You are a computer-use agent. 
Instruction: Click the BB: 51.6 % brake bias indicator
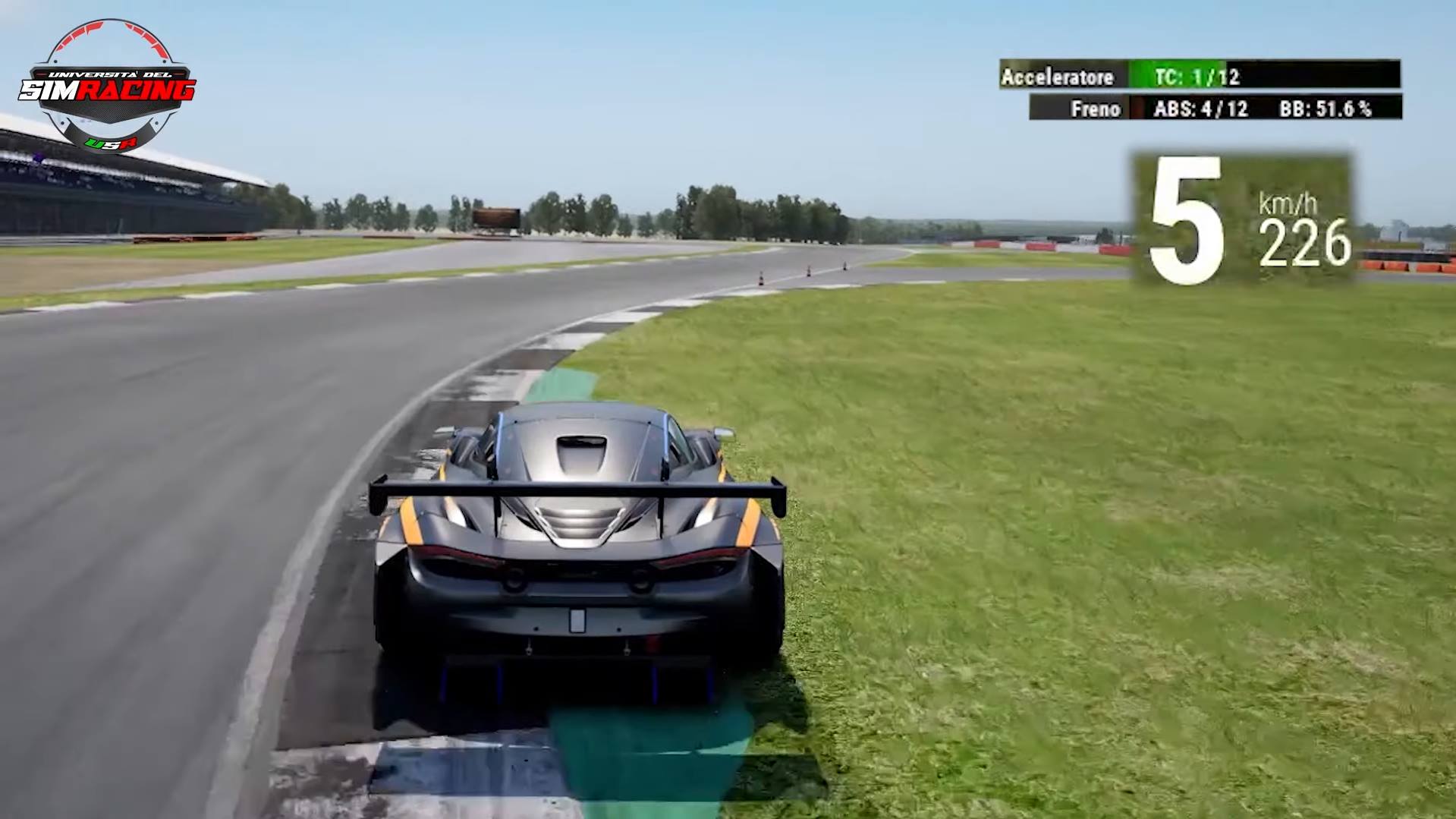coord(1324,109)
